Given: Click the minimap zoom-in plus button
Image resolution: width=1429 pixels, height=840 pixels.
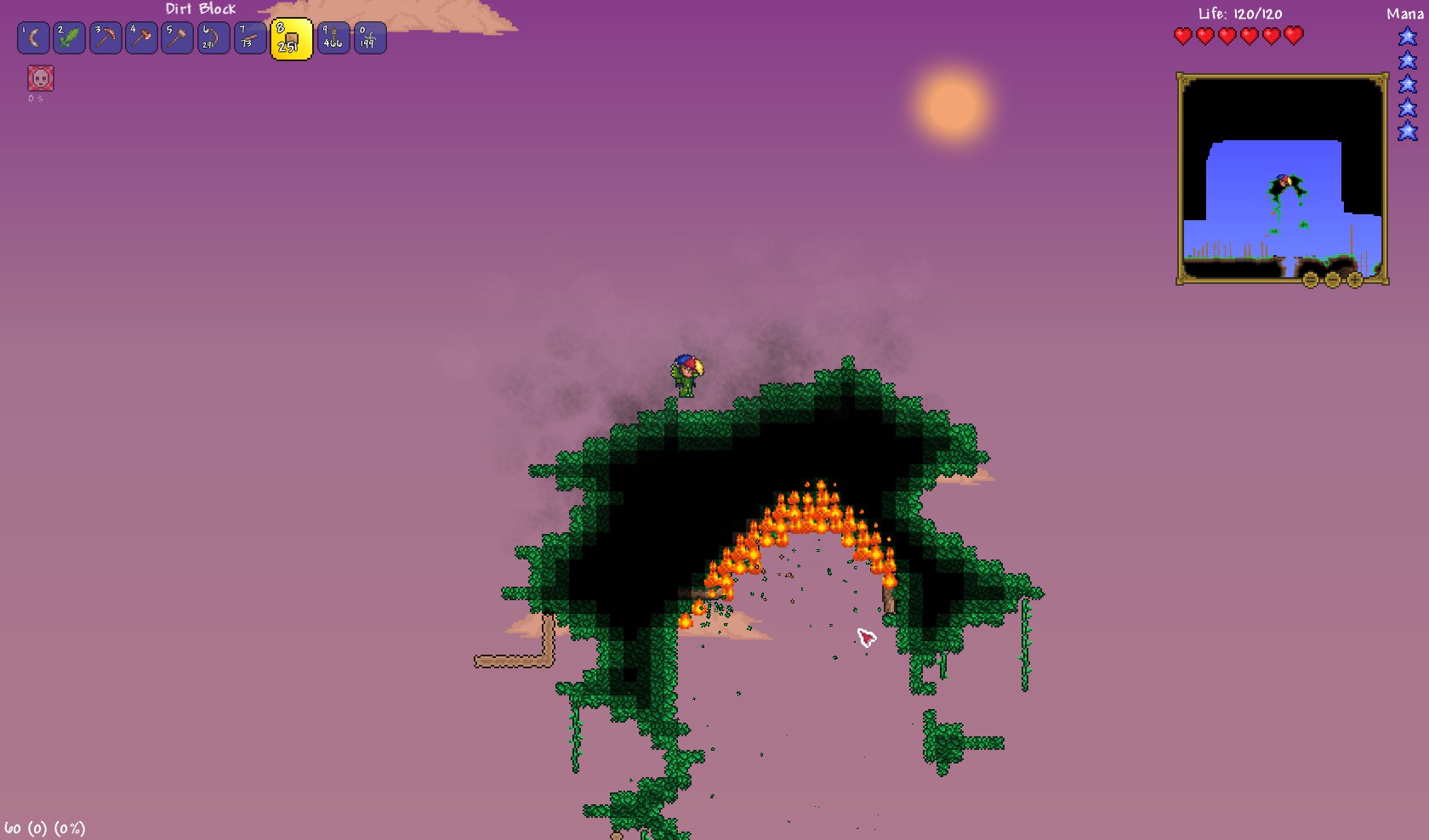Looking at the screenshot, I should 1355,279.
